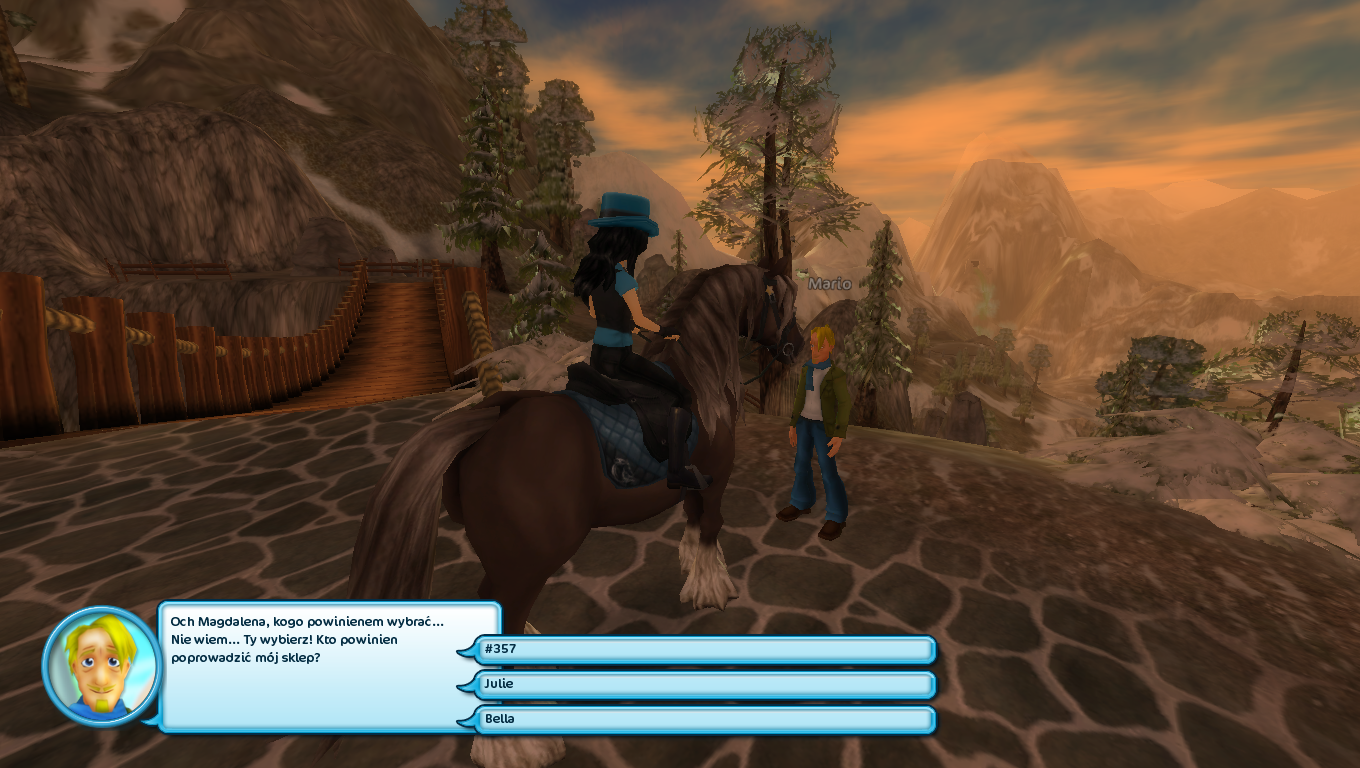Click Magdalena's teal top hat

[625, 210]
